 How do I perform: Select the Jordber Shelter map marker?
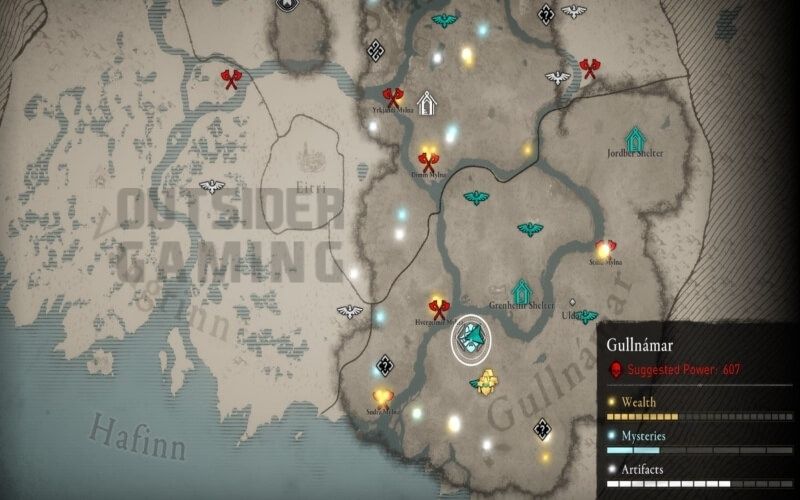[x=634, y=137]
